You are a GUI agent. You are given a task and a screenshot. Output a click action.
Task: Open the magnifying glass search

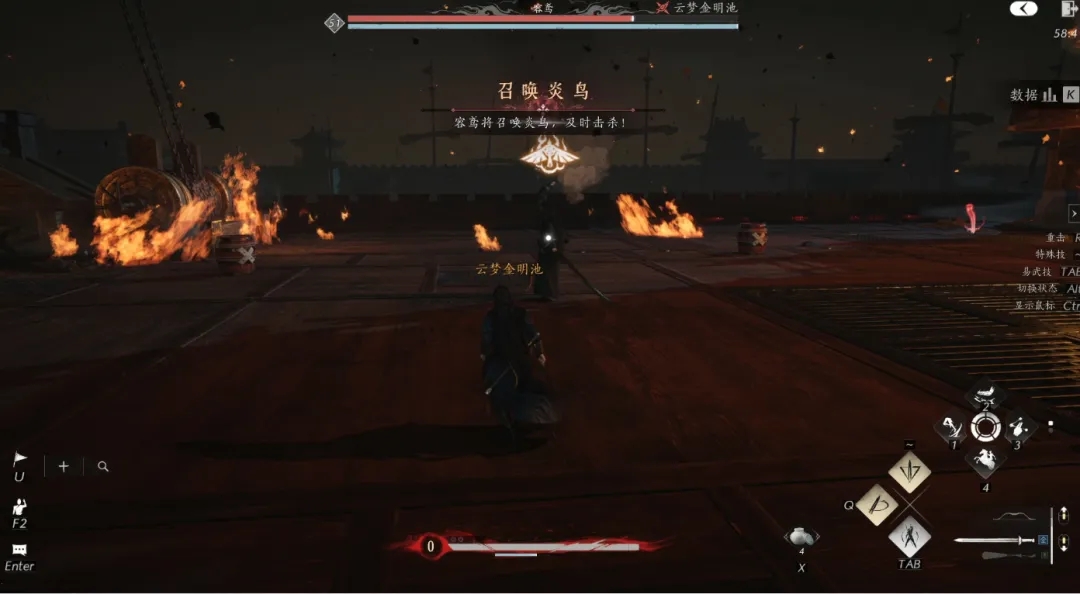[103, 466]
